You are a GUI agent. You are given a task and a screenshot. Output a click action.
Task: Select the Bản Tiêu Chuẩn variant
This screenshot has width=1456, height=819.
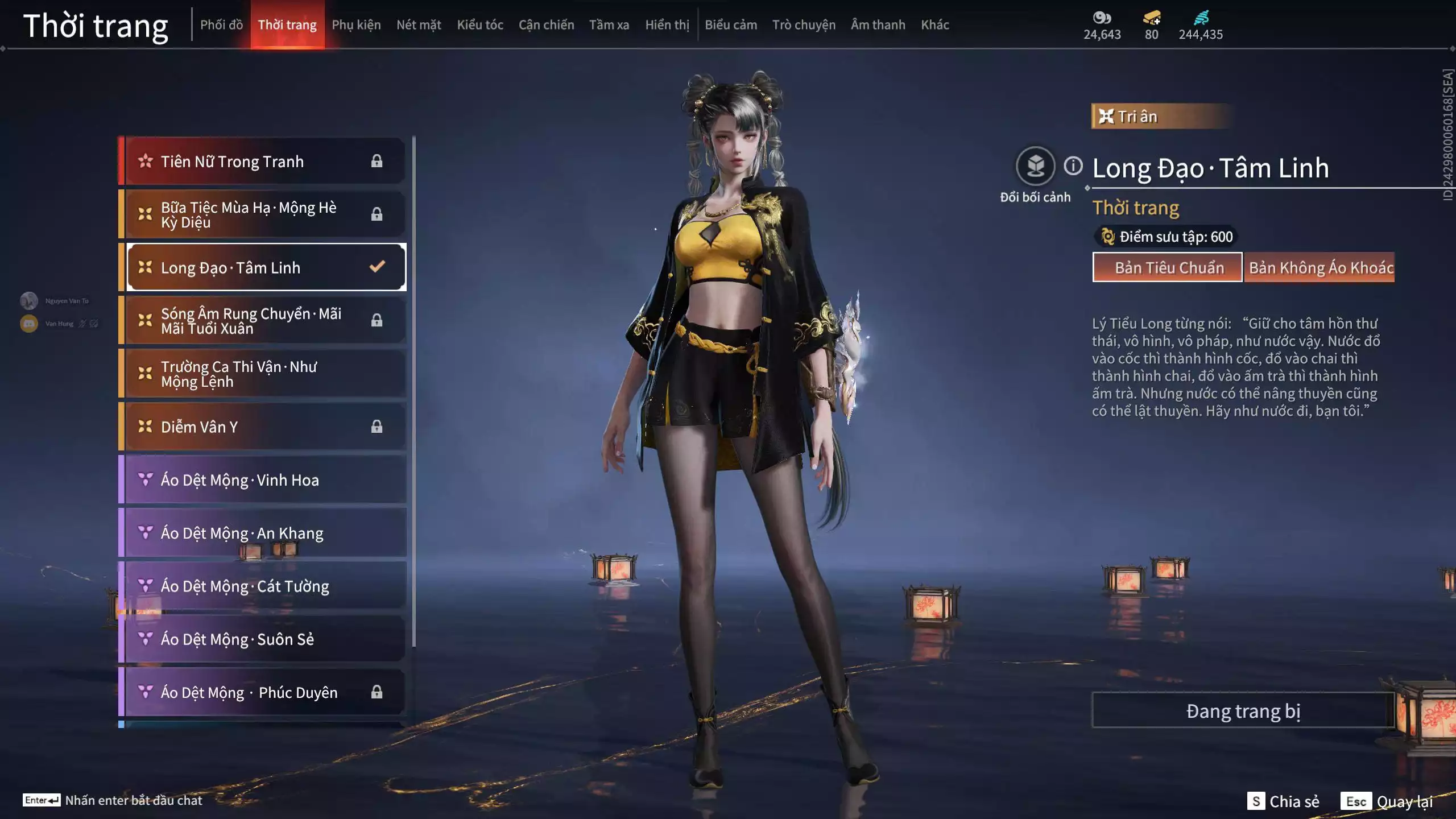(1168, 267)
